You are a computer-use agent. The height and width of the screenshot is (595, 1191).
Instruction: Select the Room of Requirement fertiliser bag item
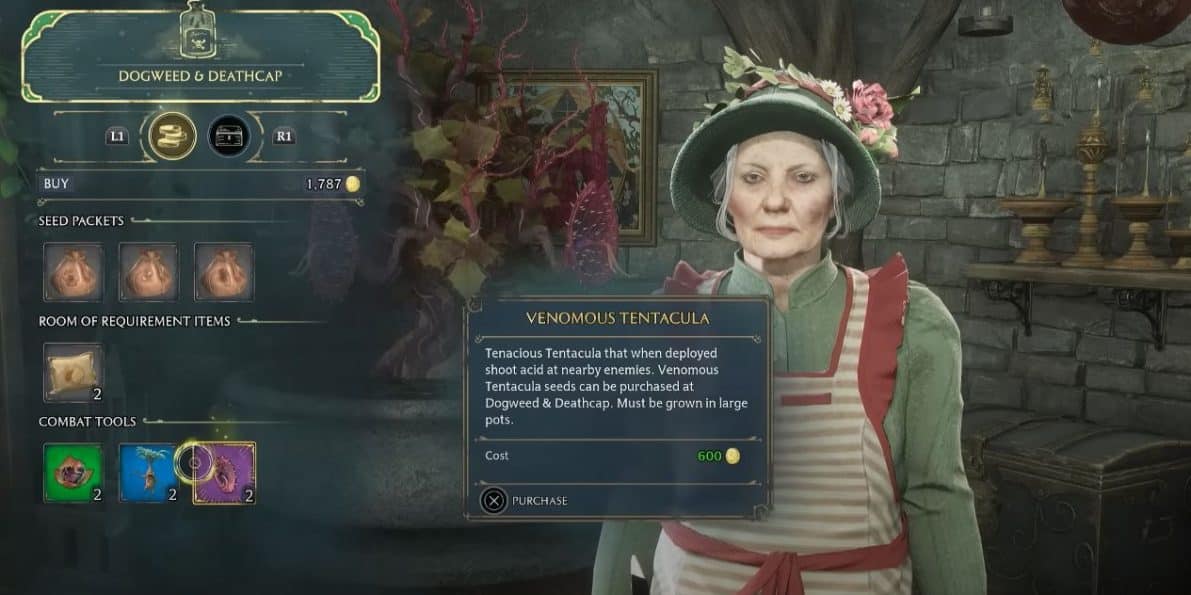point(73,372)
